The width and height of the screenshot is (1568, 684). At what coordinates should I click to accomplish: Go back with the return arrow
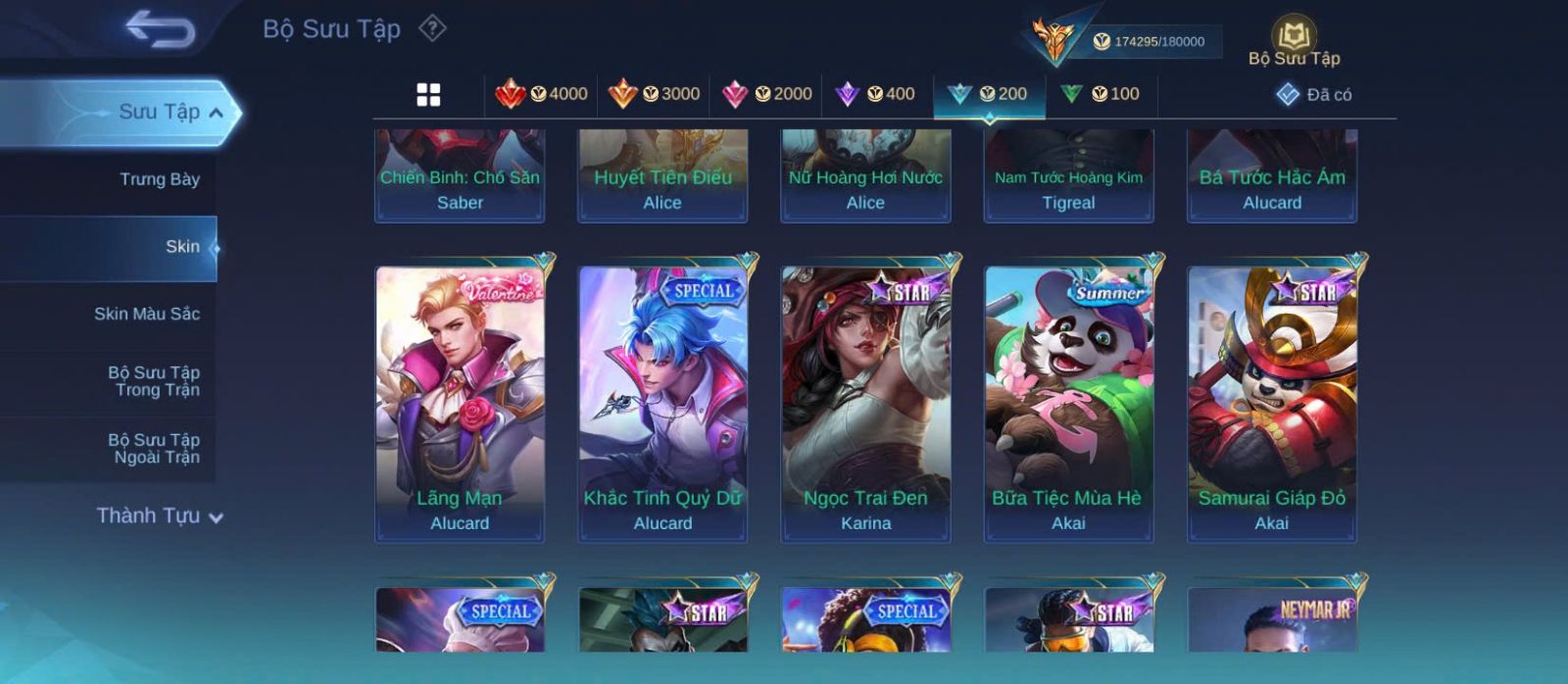[161, 28]
